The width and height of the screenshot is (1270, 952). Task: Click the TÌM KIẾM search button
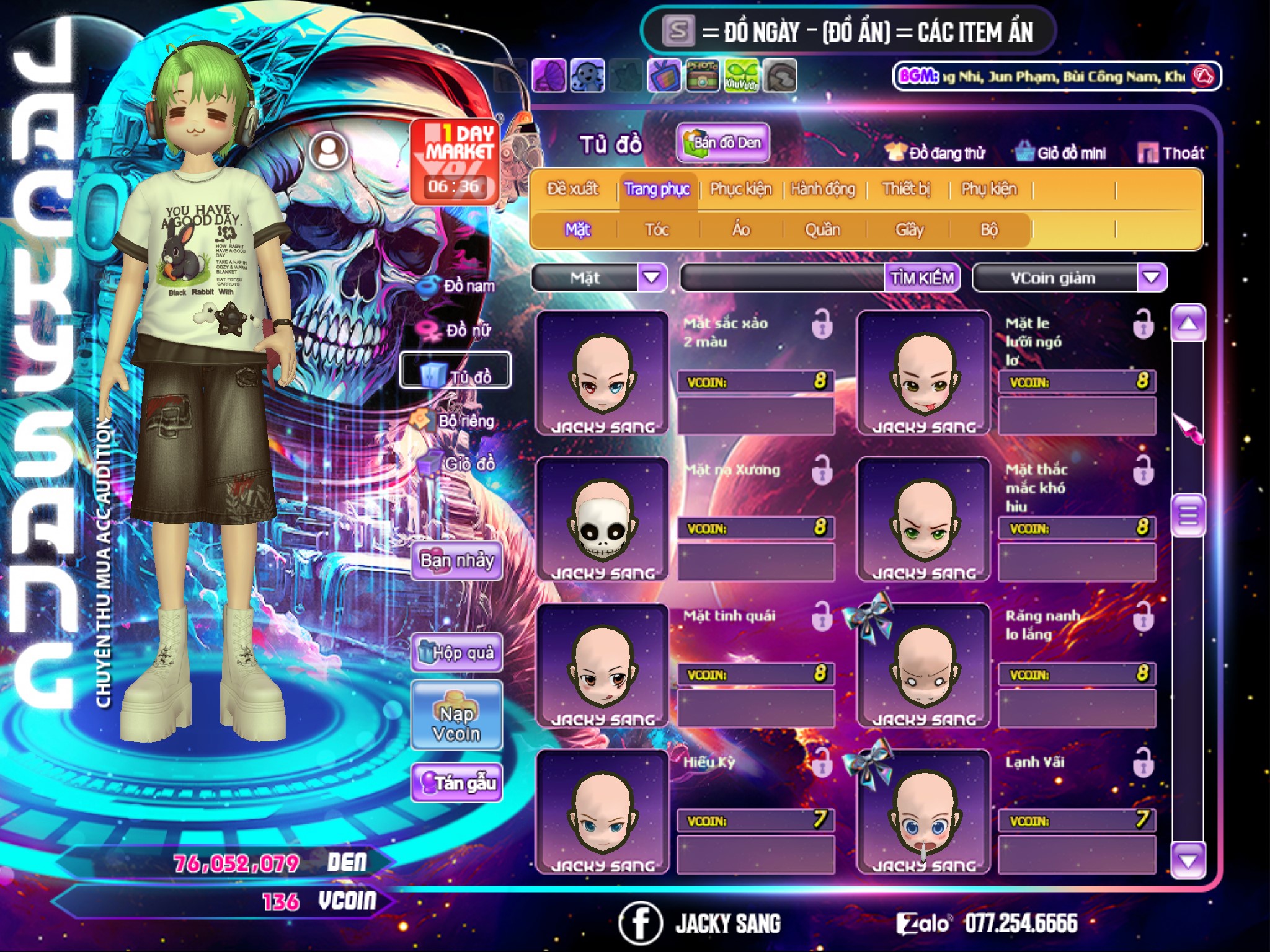[921, 278]
